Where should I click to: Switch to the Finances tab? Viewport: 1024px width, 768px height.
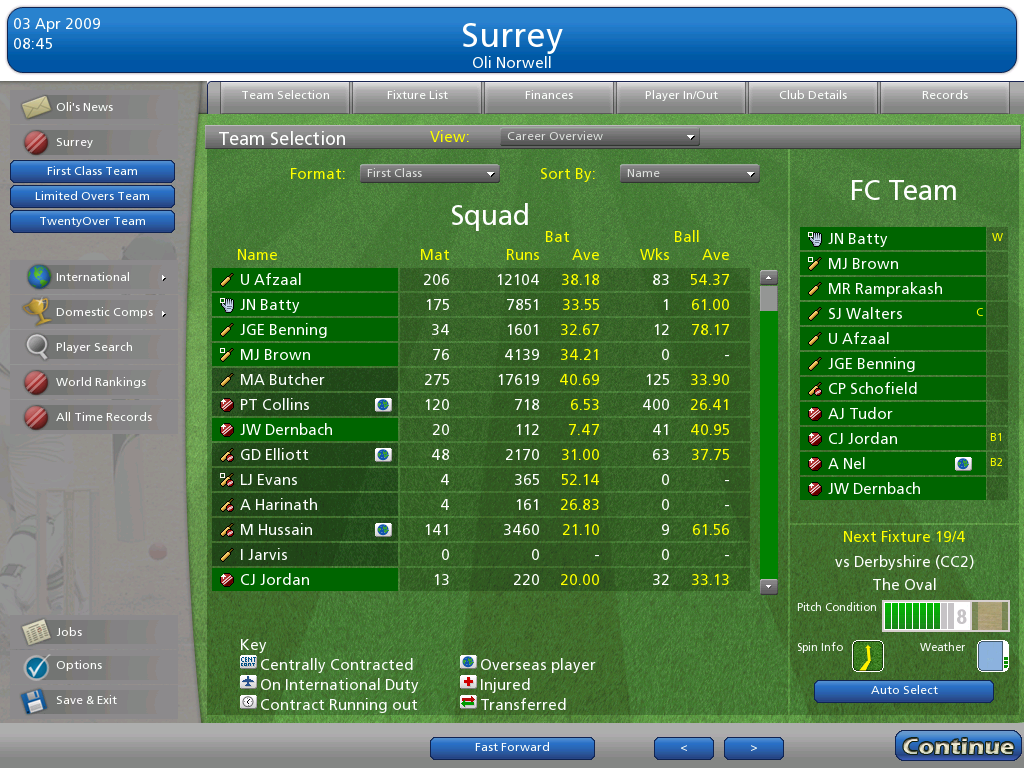click(549, 96)
